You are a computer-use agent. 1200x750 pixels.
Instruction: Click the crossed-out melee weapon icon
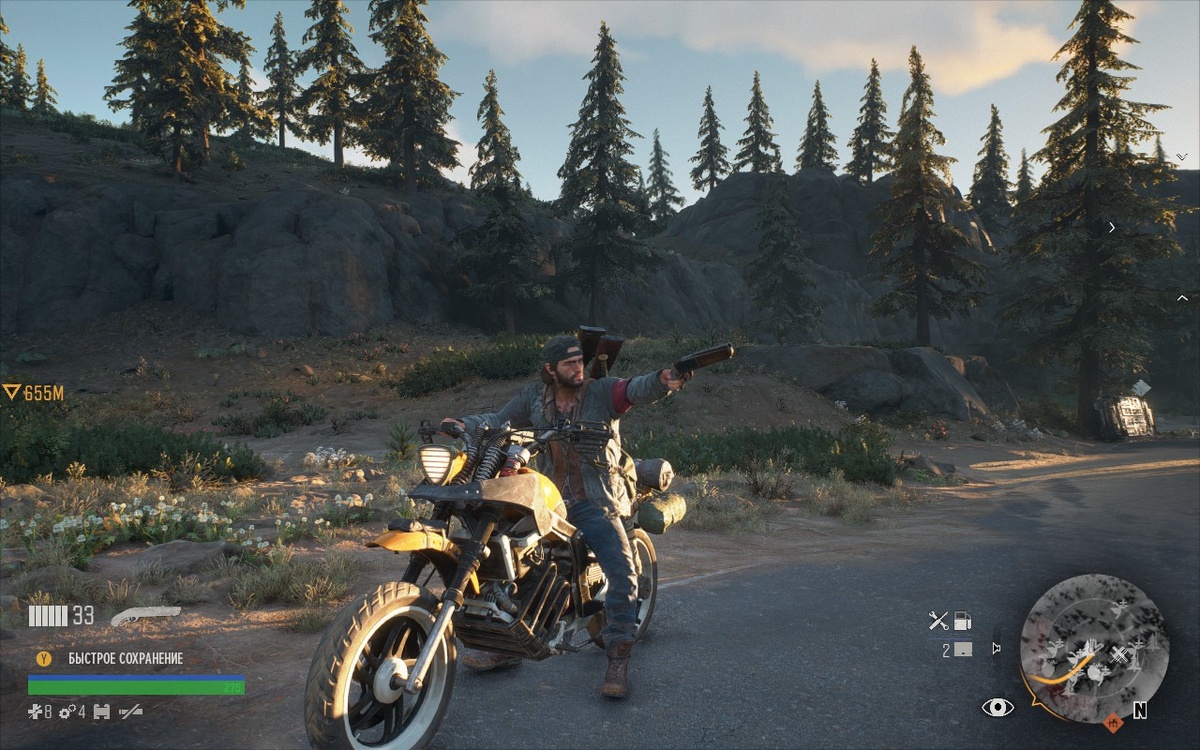click(x=131, y=712)
